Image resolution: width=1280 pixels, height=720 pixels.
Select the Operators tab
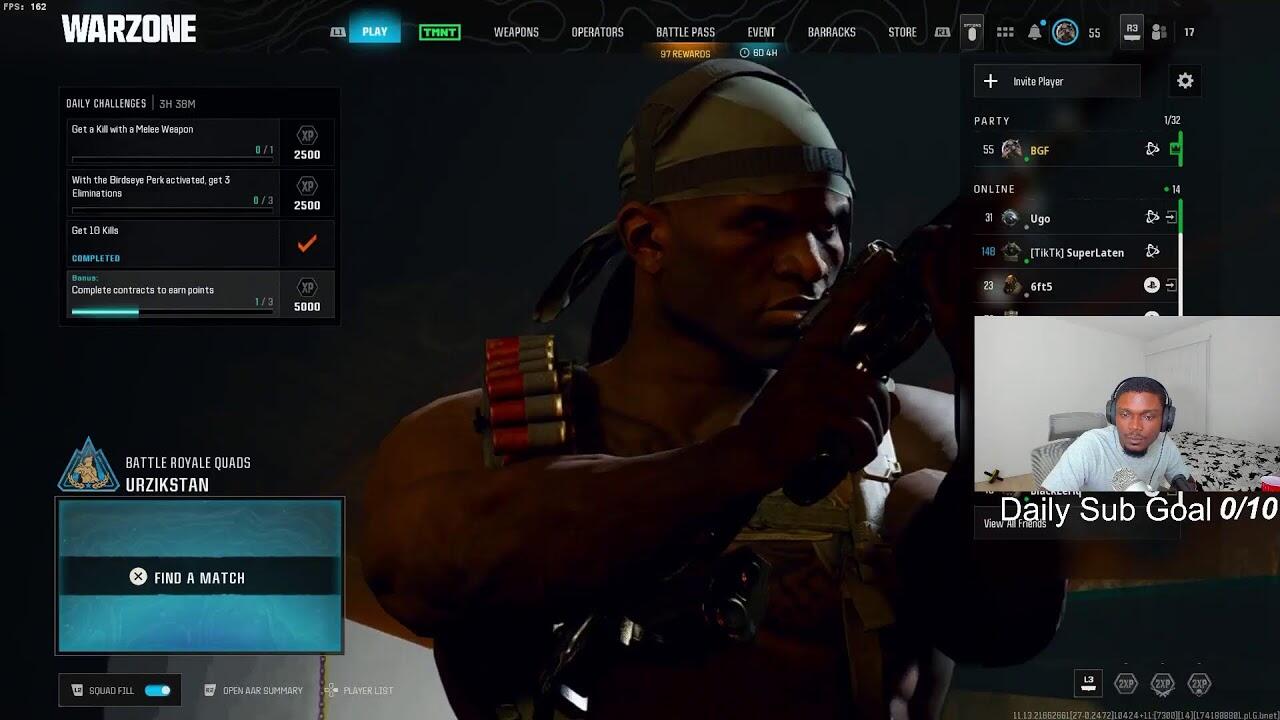[597, 32]
